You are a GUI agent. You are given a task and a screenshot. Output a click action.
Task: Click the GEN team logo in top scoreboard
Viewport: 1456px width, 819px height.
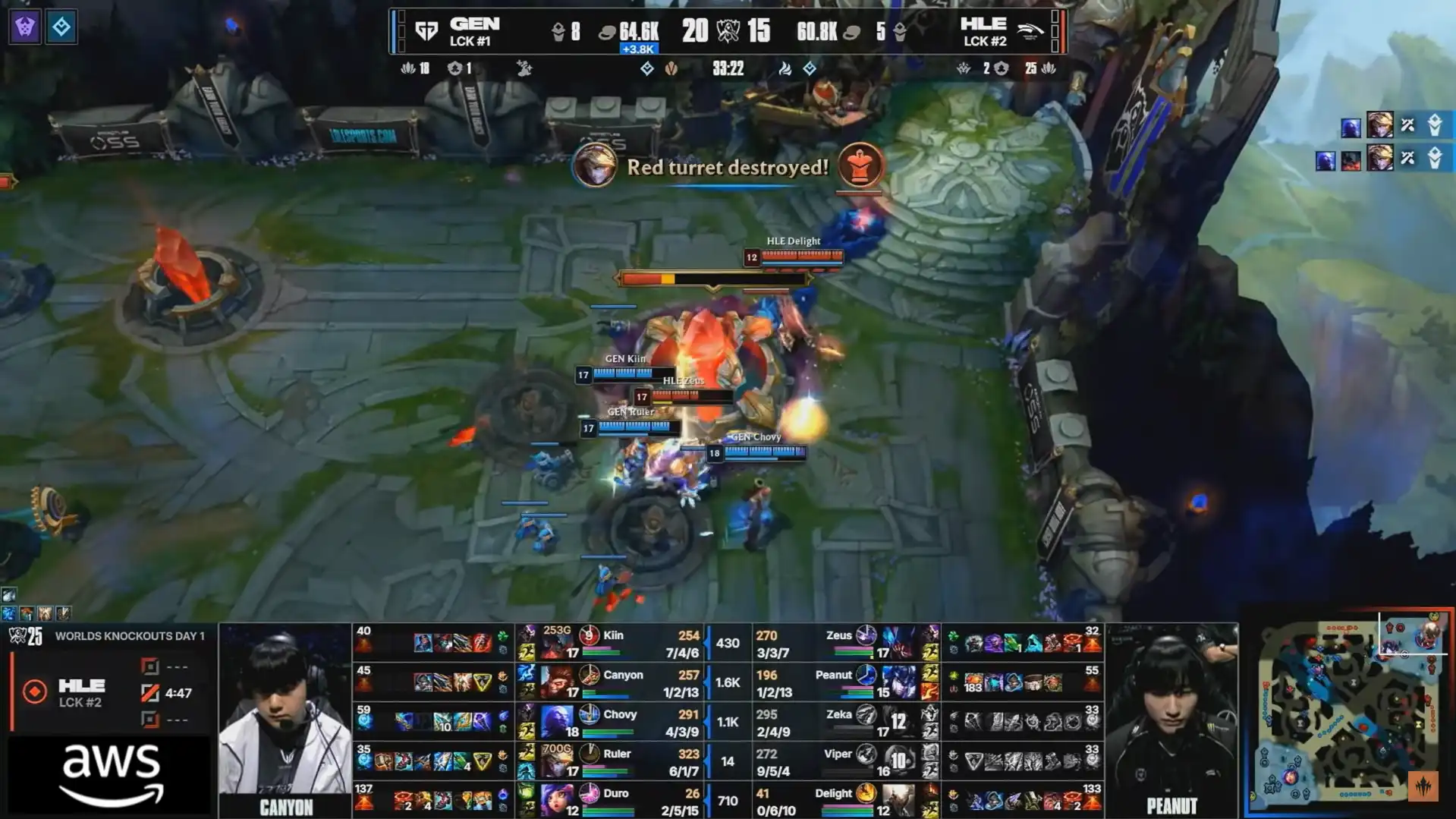(426, 31)
